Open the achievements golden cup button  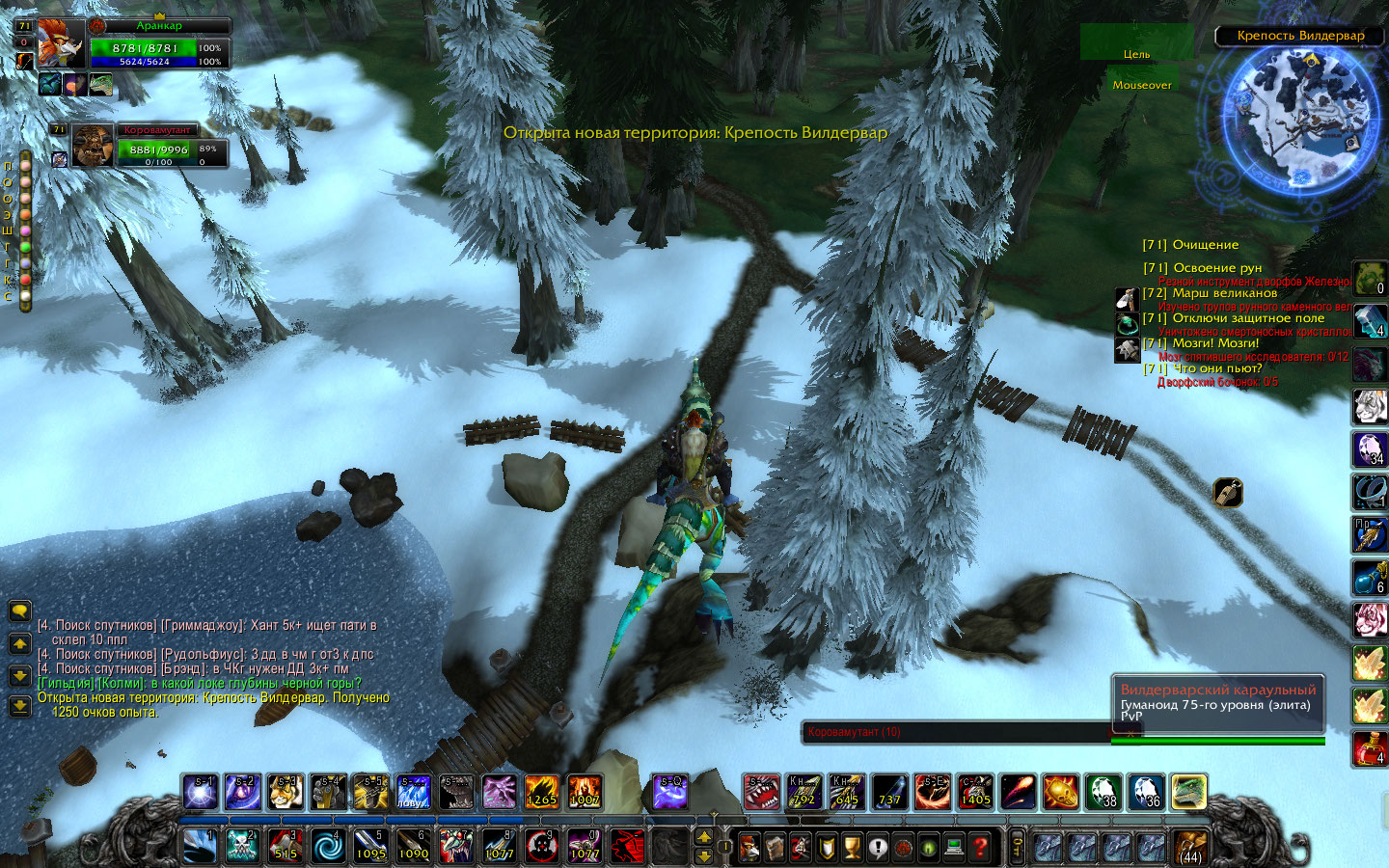point(852,848)
